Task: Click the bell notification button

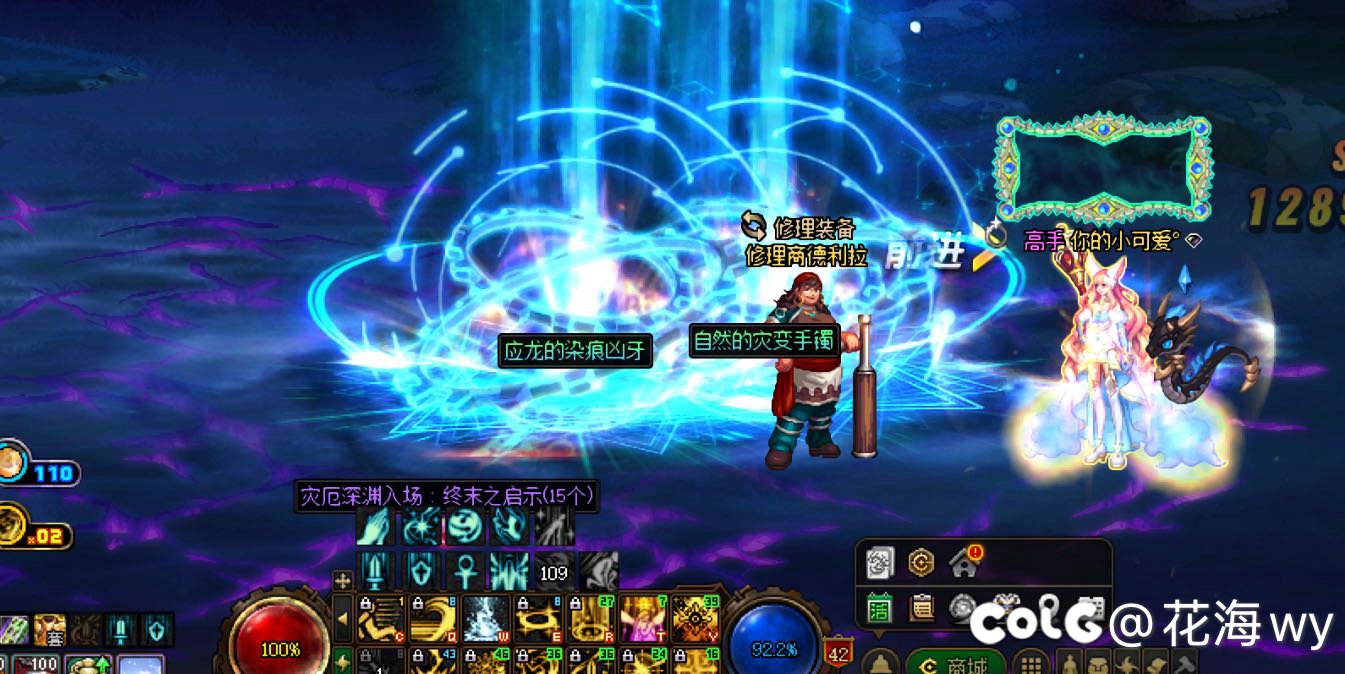Action: pos(880,663)
